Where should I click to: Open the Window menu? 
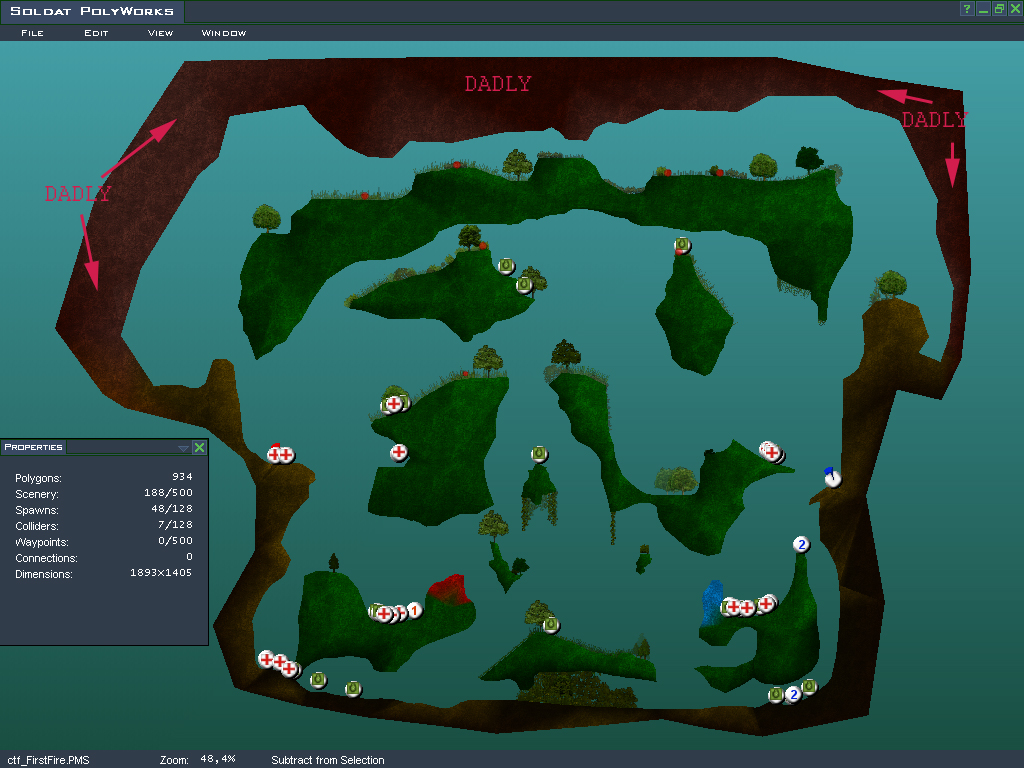224,33
